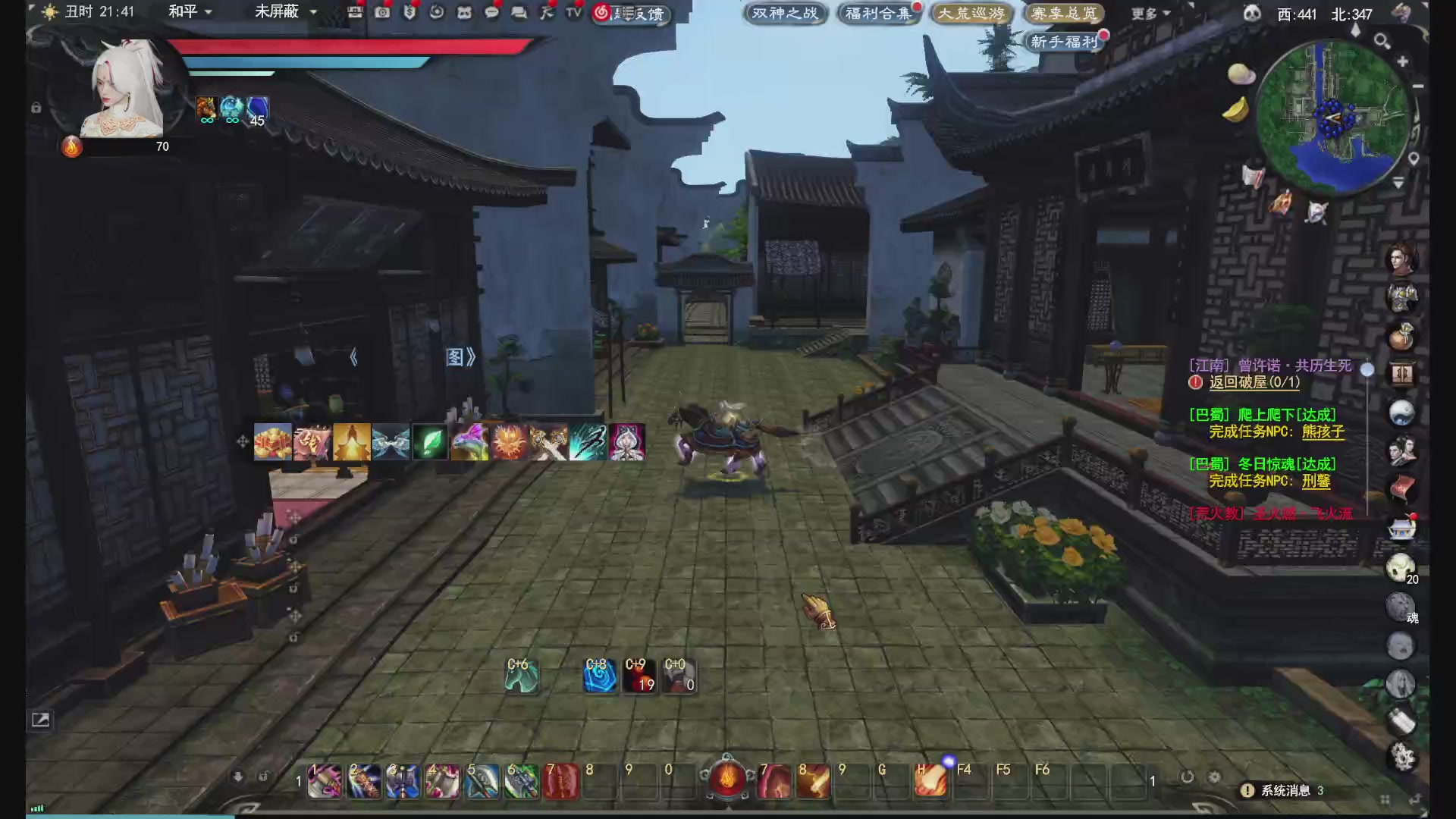Select the screenshot camera icon in top toolbar
The image size is (1456, 819).
(382, 13)
